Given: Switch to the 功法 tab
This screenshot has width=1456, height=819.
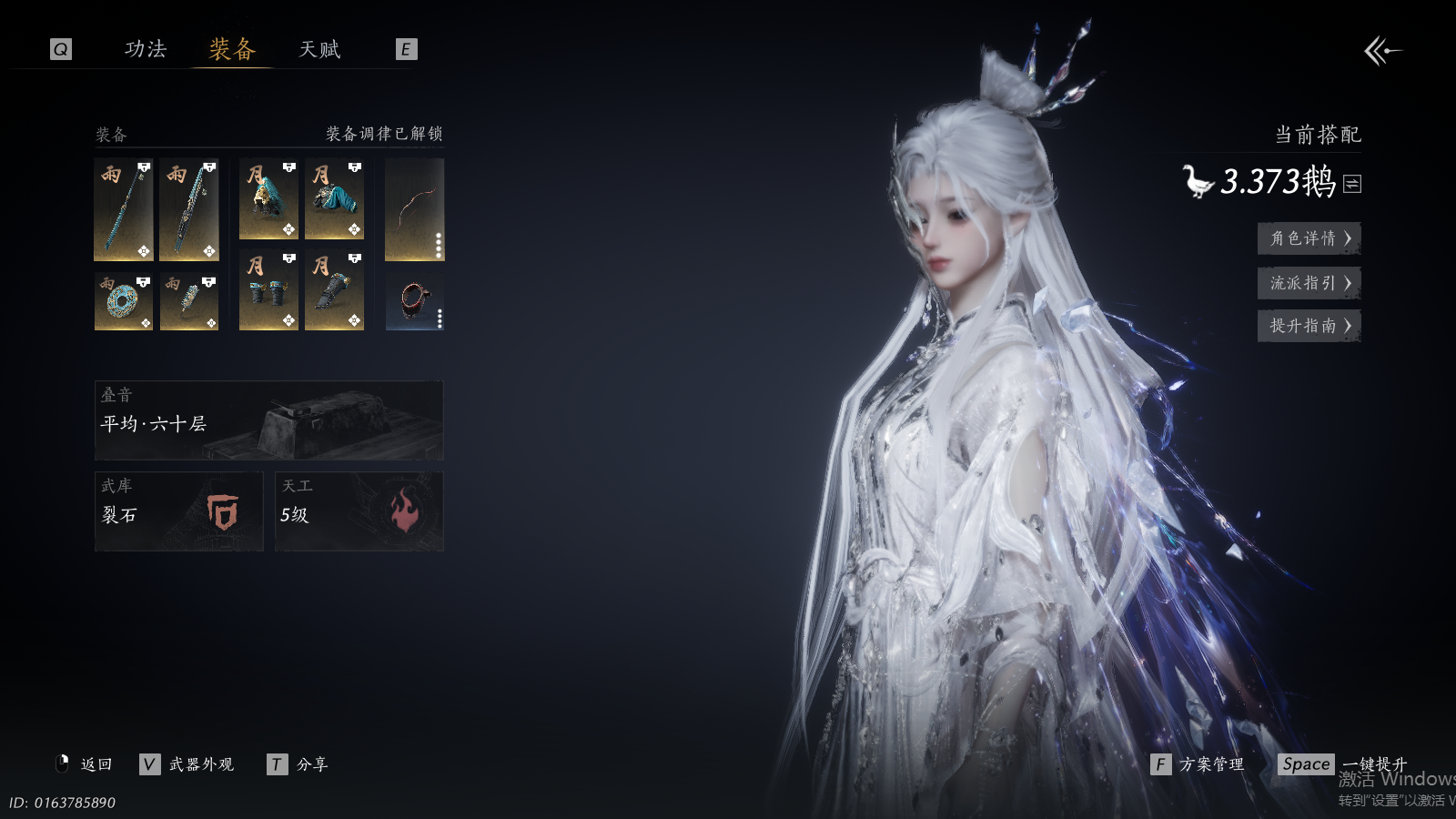Looking at the screenshot, I should point(146,49).
